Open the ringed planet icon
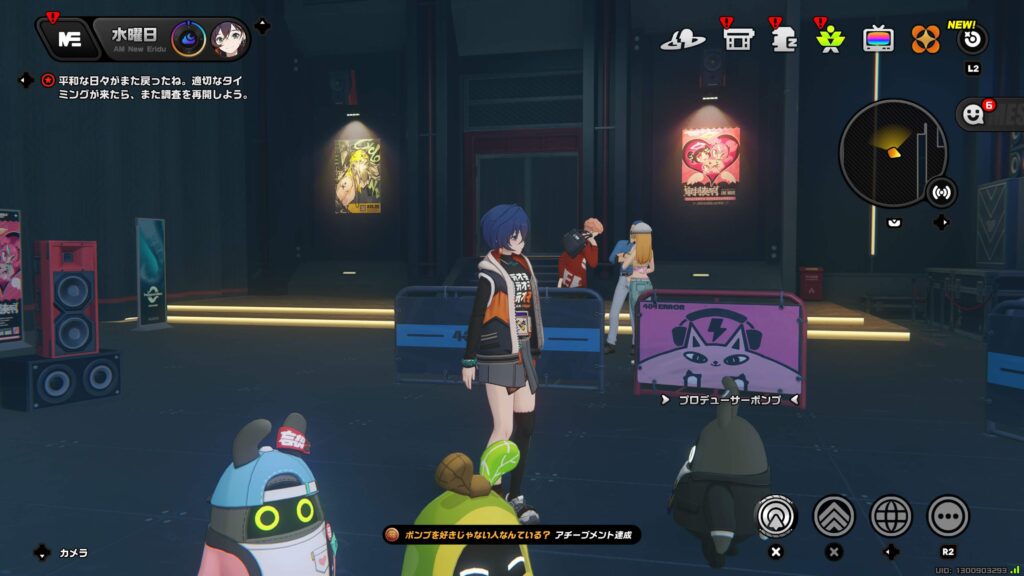 tap(683, 40)
